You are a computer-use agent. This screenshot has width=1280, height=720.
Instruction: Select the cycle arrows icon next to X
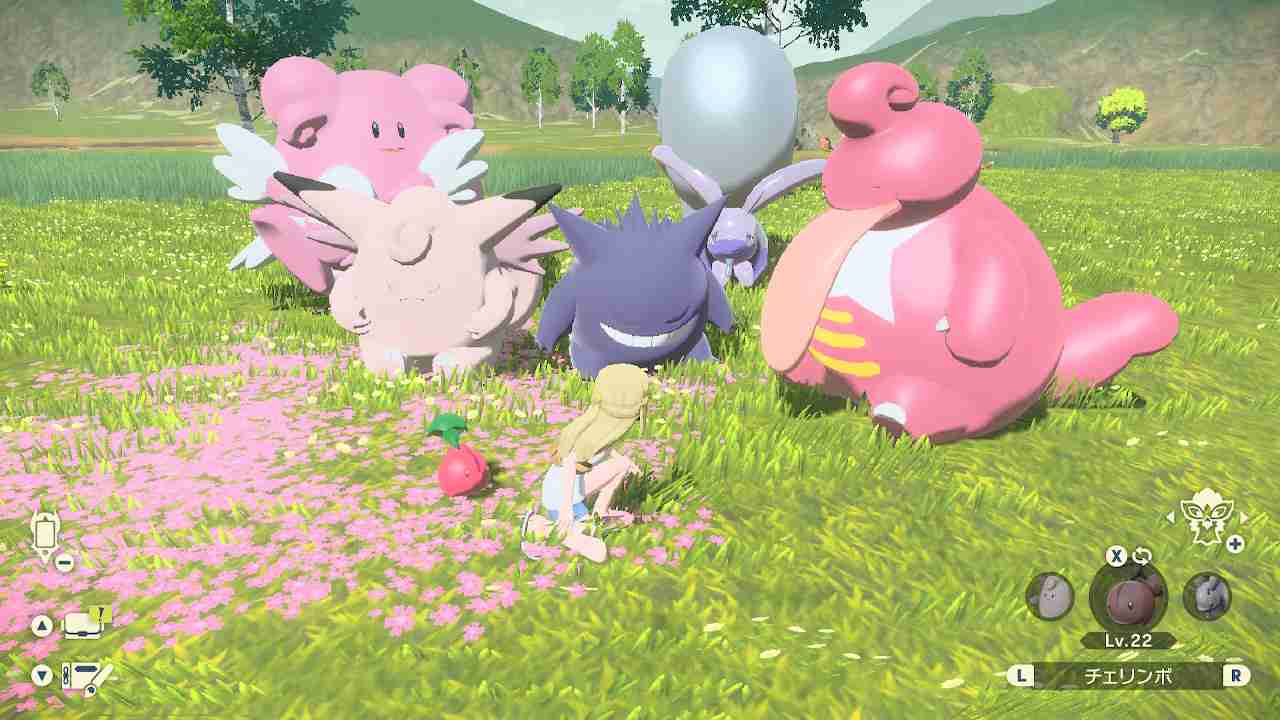pyautogui.click(x=1143, y=555)
